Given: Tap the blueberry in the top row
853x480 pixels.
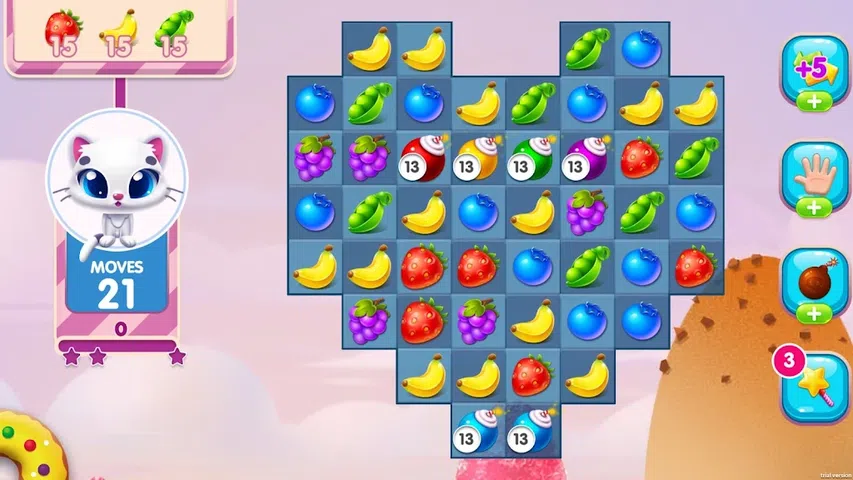Looking at the screenshot, I should click(641, 48).
